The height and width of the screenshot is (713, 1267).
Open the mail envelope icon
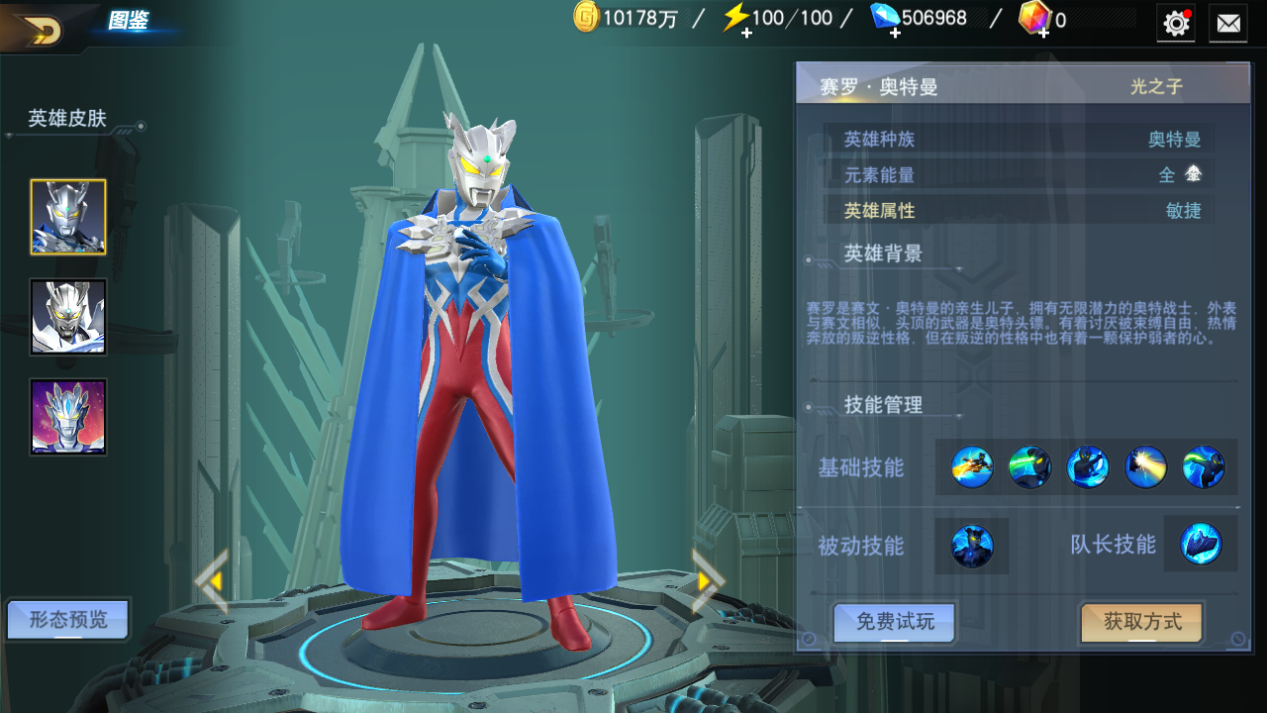[1228, 23]
